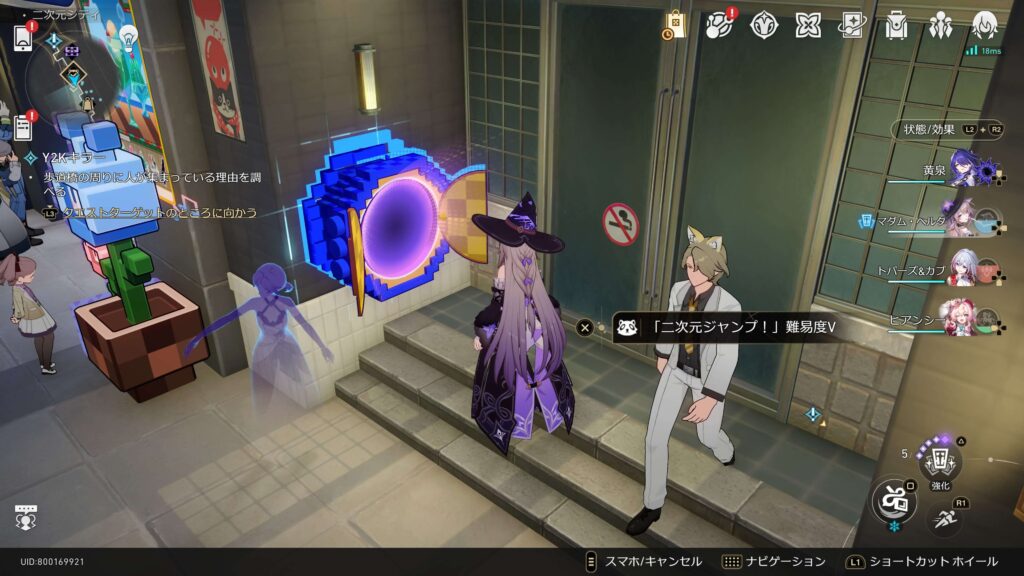The image size is (1024, 576).
Task: Open the four-petal flower icon menu
Action: point(808,25)
